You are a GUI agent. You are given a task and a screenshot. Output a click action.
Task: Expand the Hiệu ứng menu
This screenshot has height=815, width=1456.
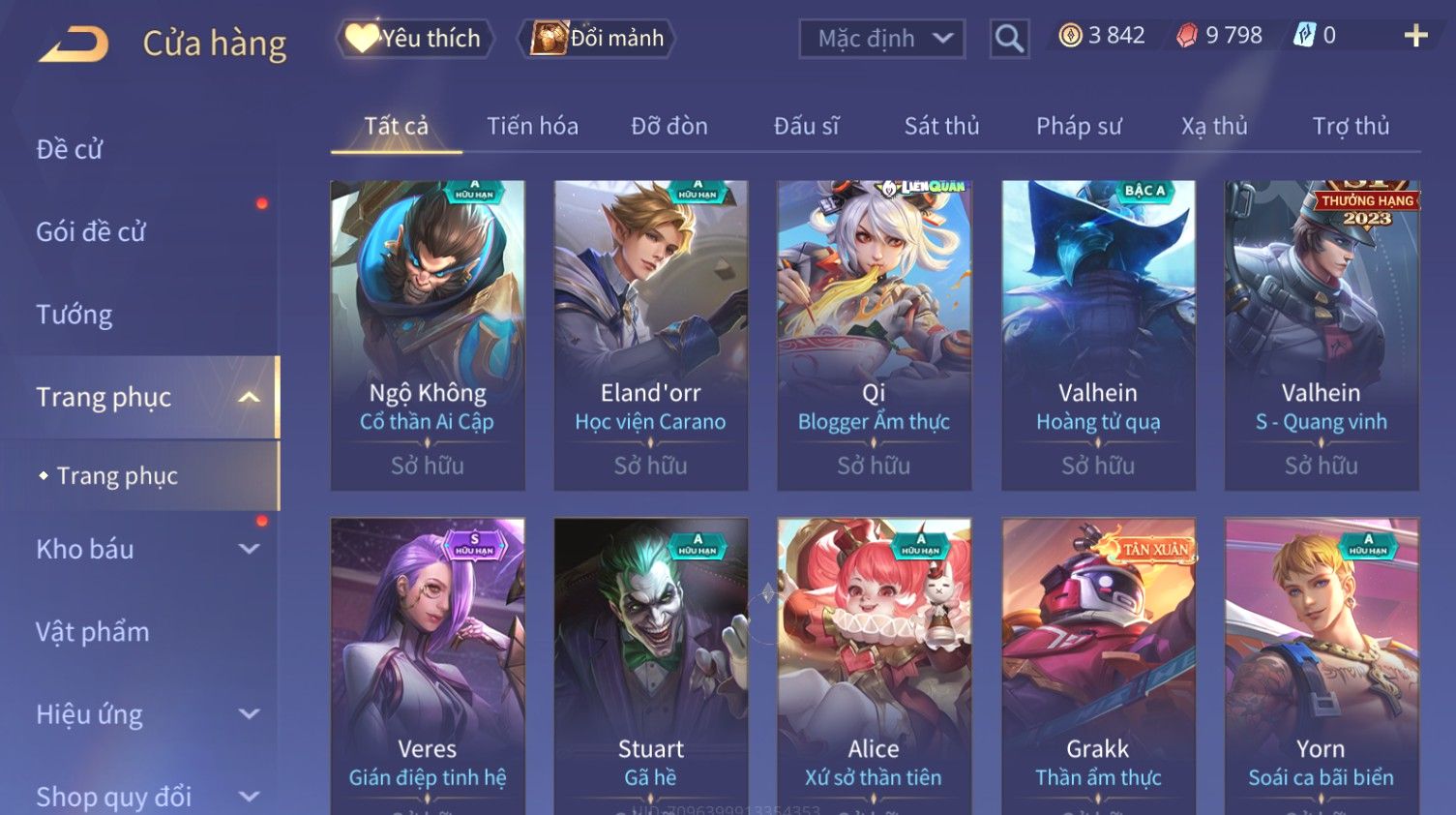pyautogui.click(x=145, y=714)
